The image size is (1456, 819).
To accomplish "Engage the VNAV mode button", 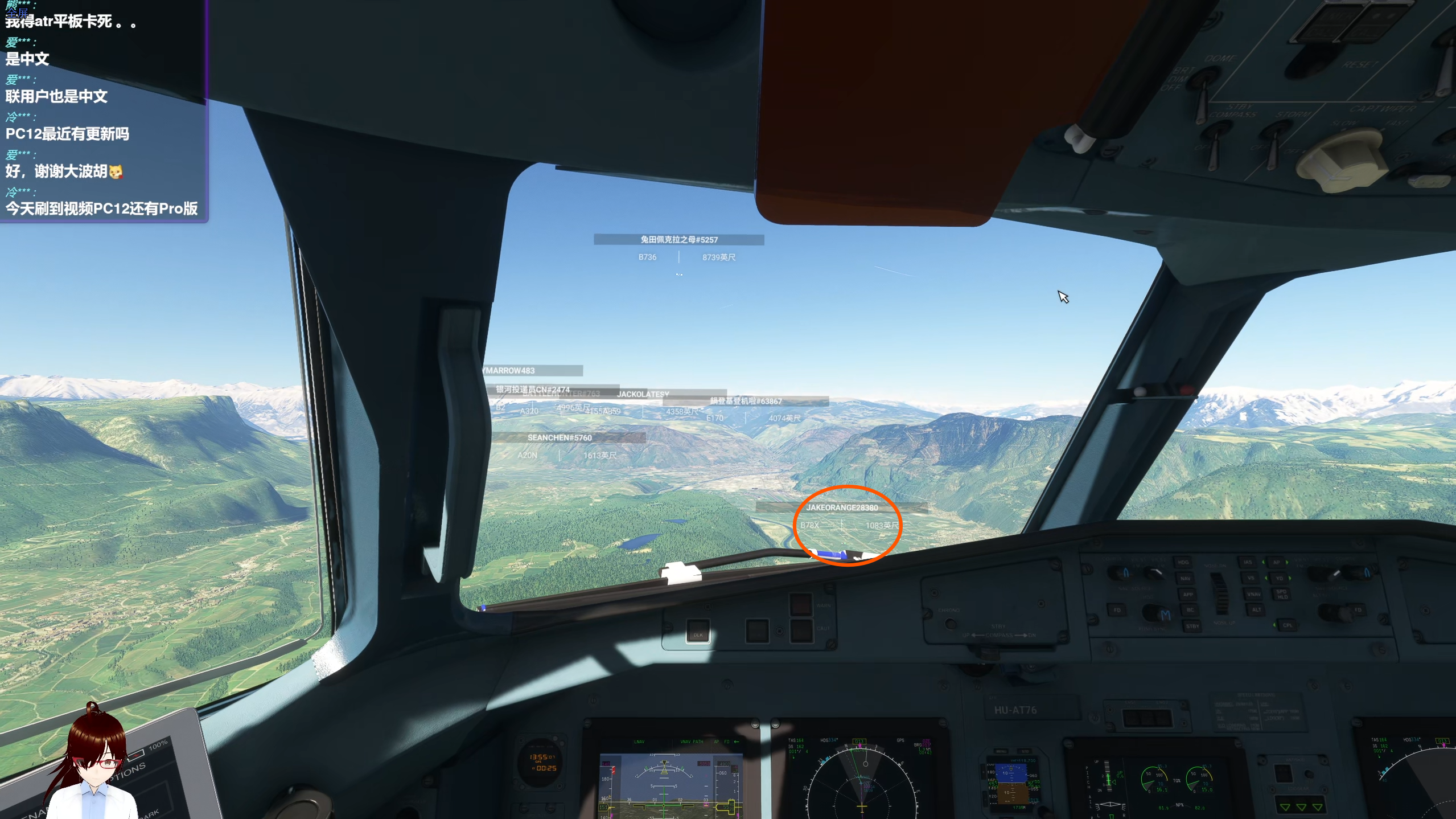I will 1253,594.
